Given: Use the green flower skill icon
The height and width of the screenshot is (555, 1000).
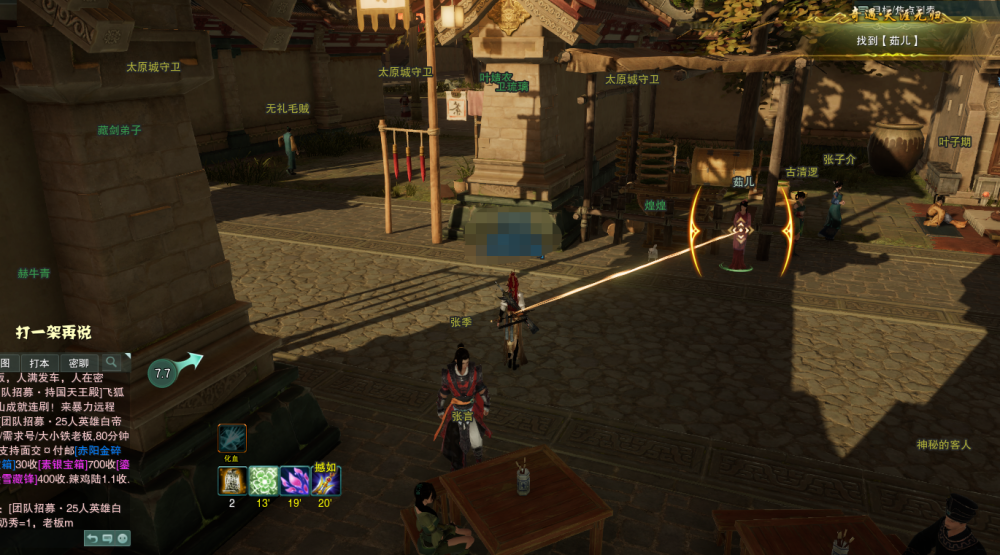Looking at the screenshot, I should click(x=263, y=481).
